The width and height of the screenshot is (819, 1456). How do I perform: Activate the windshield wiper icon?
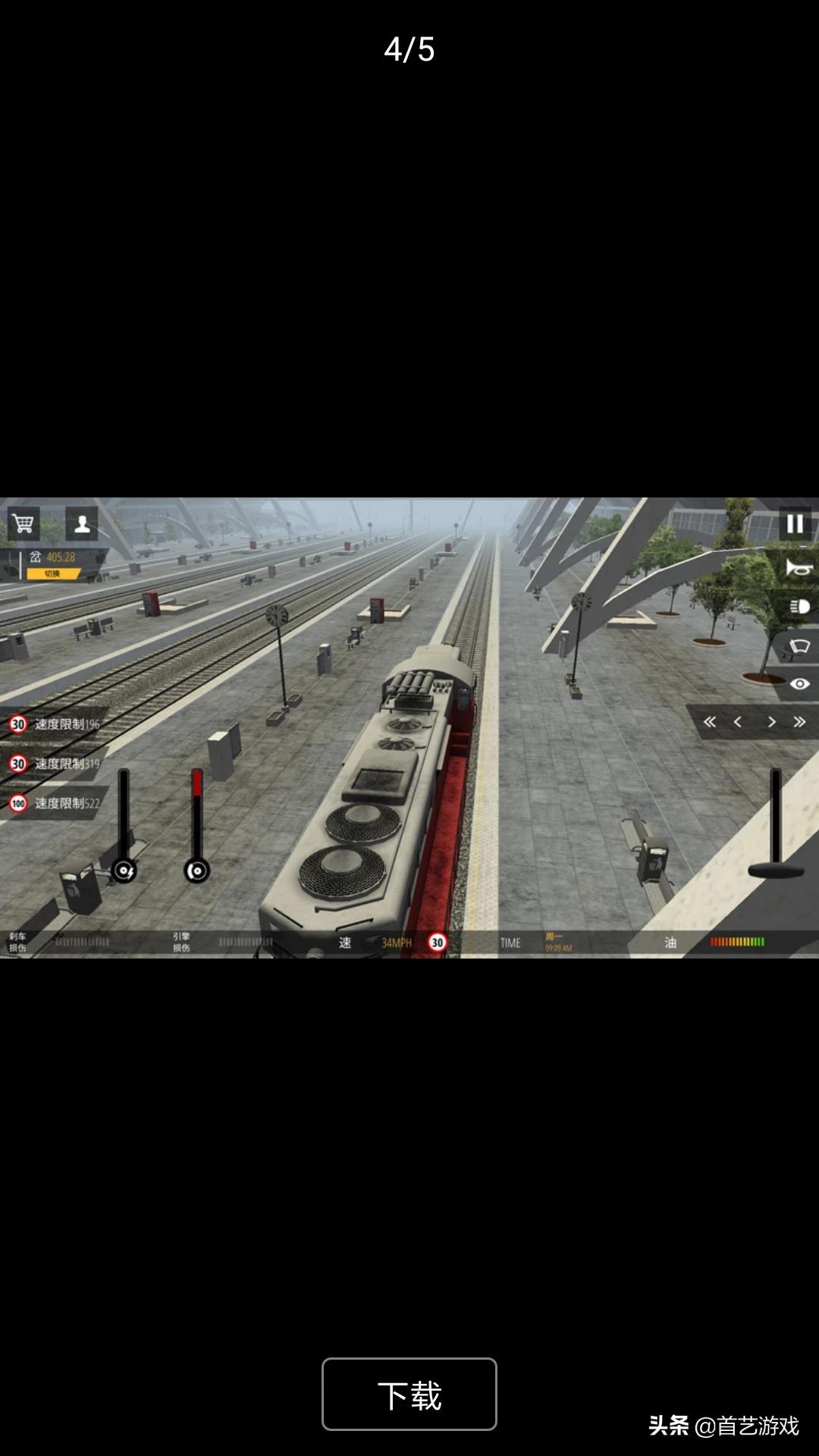[x=799, y=646]
